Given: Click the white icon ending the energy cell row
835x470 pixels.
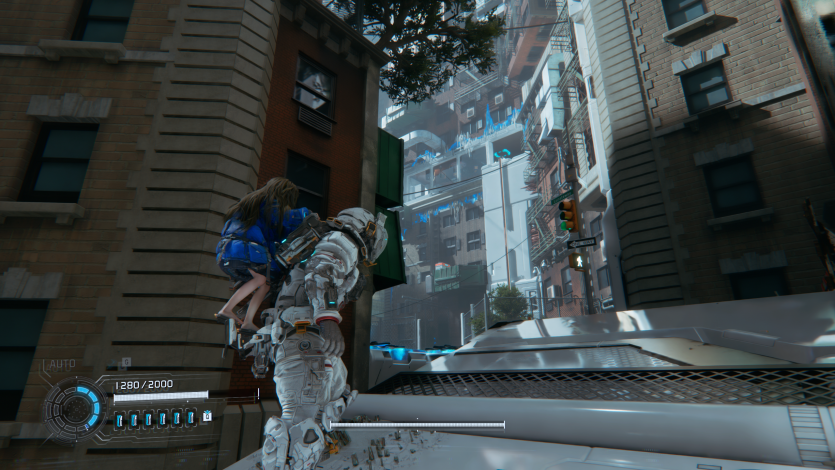Looking at the screenshot, I should [207, 416].
